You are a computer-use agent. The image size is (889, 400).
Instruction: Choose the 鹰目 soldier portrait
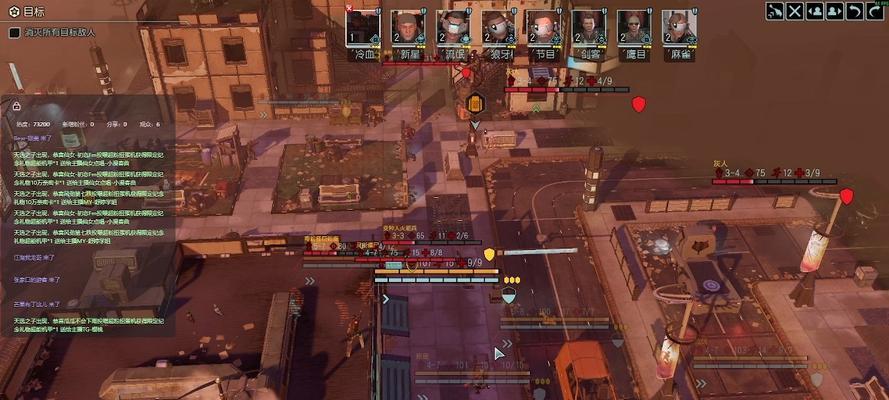coord(633,28)
